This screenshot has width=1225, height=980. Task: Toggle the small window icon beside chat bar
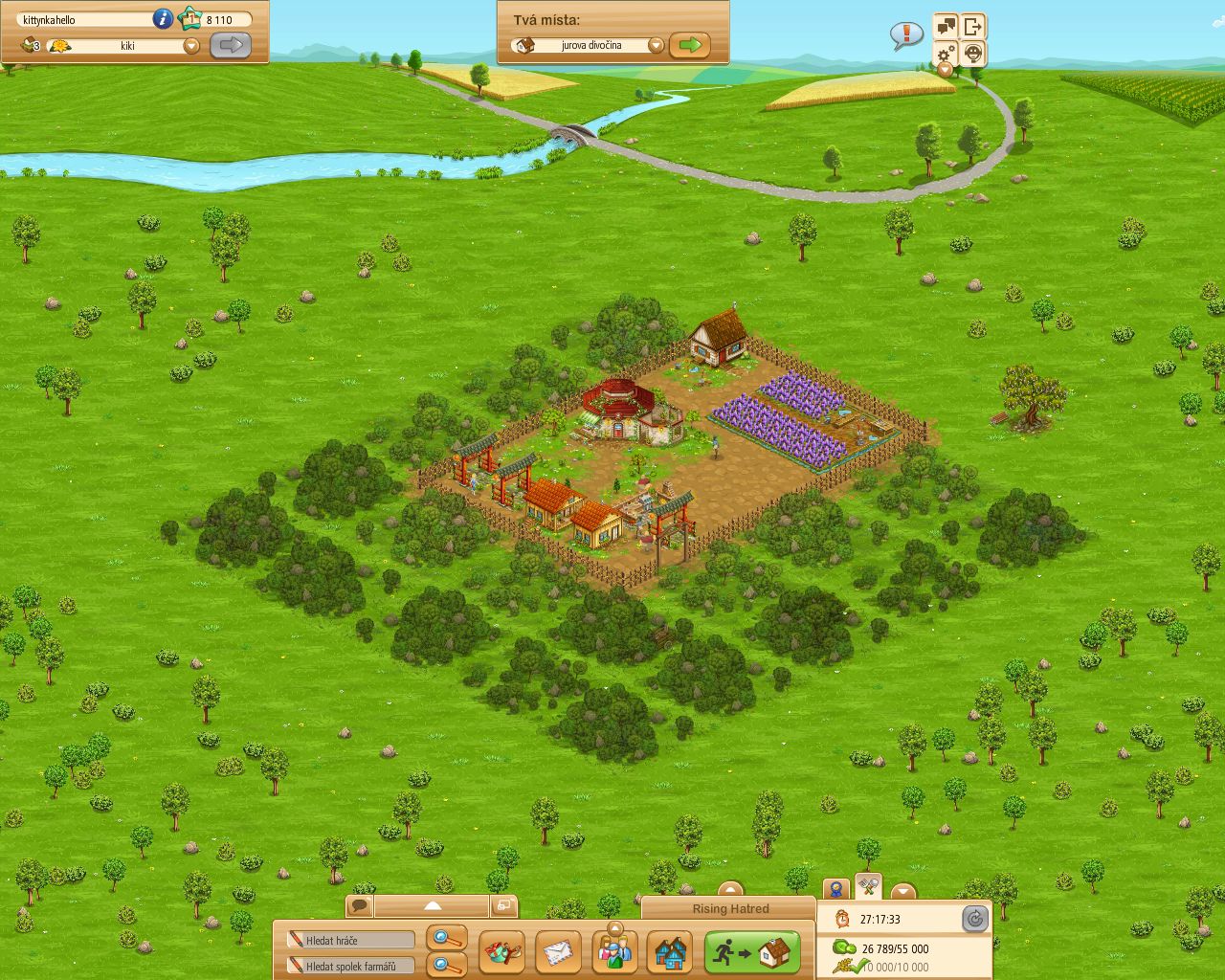pos(505,905)
